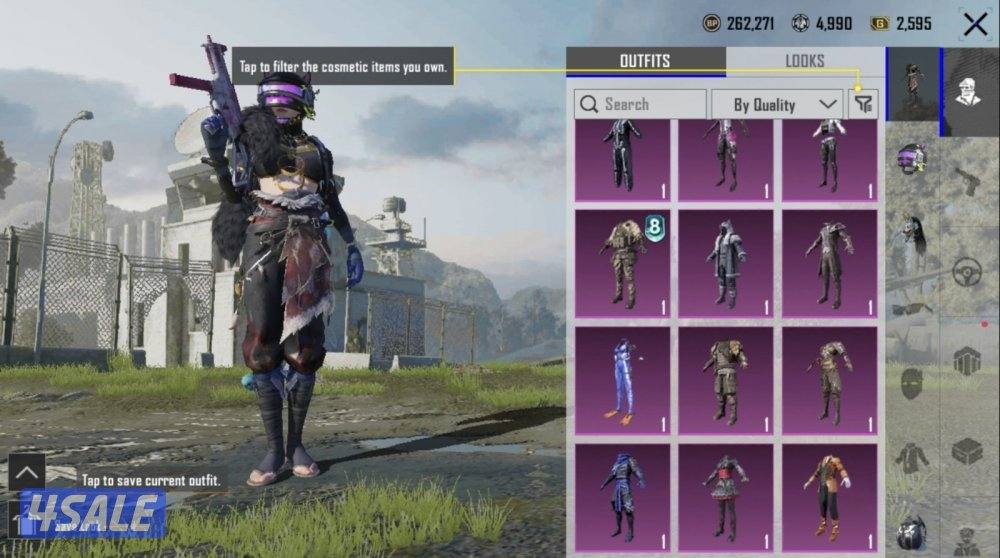Open the jacket tops category

point(911,457)
